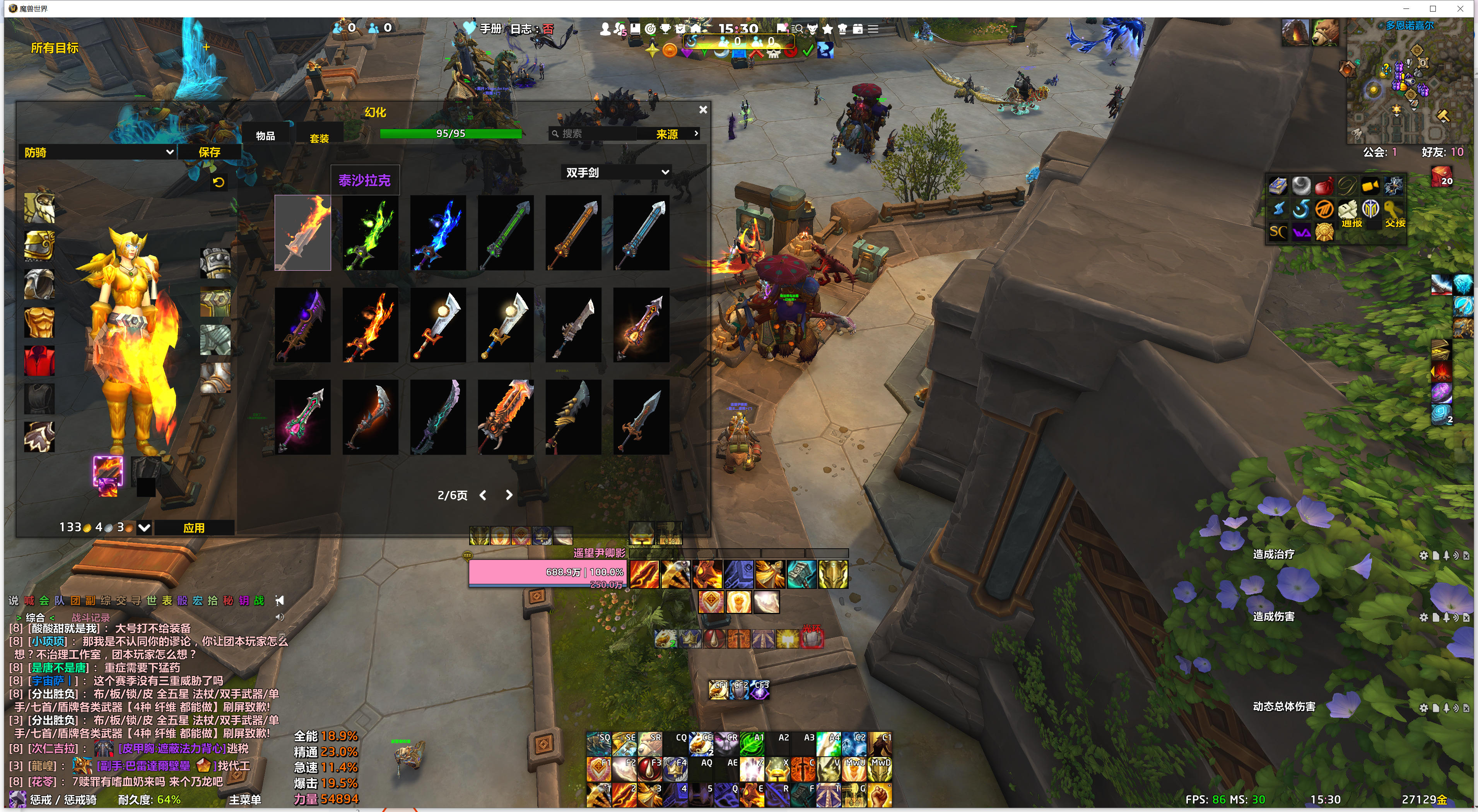This screenshot has height=812, width=1478.
Task: Reset pending changes with the undo arrow
Action: (219, 183)
